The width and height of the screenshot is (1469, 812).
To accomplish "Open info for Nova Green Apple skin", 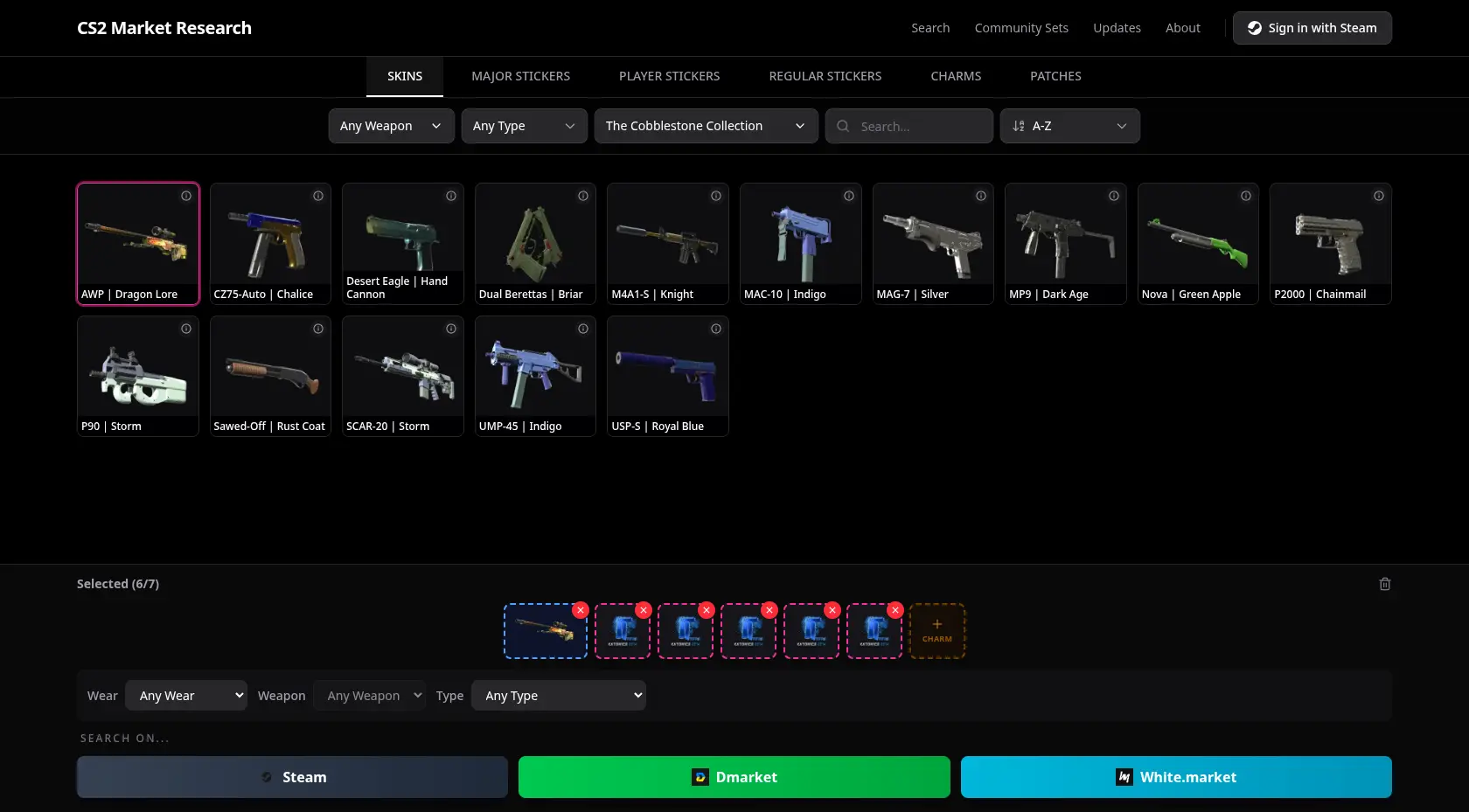I will 1246,196.
